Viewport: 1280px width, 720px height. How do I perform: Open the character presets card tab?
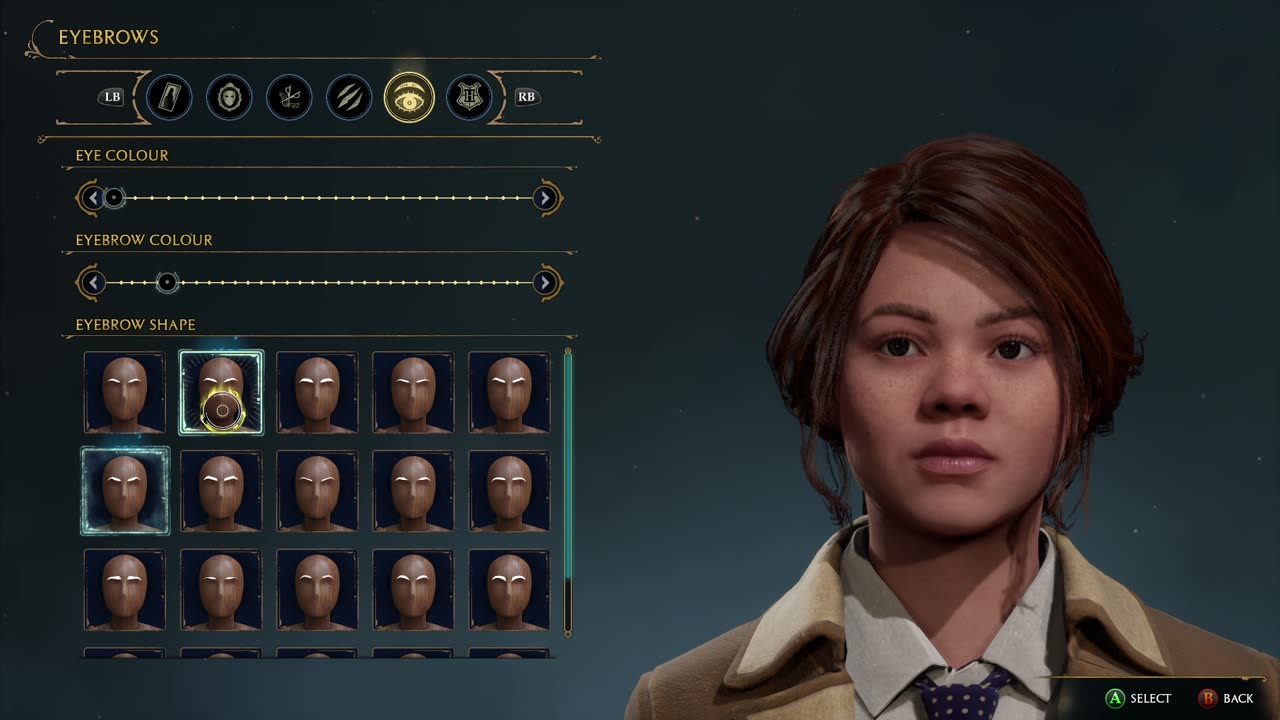(x=169, y=97)
